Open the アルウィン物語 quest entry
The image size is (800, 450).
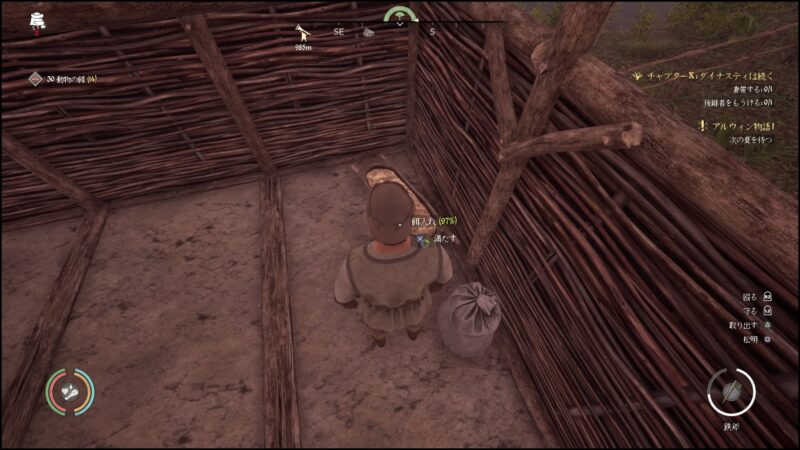[741, 126]
